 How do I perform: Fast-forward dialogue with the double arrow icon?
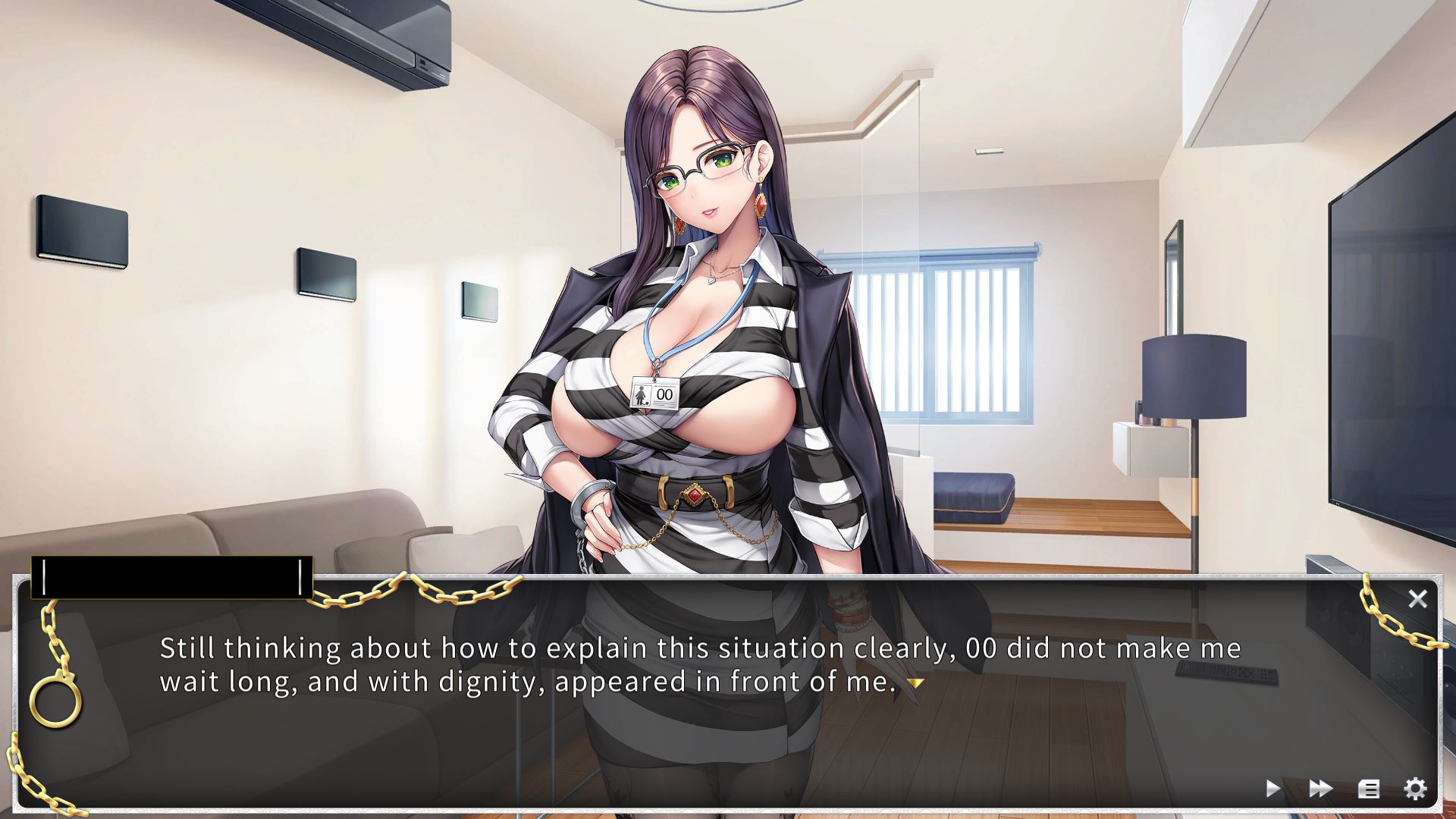1320,789
